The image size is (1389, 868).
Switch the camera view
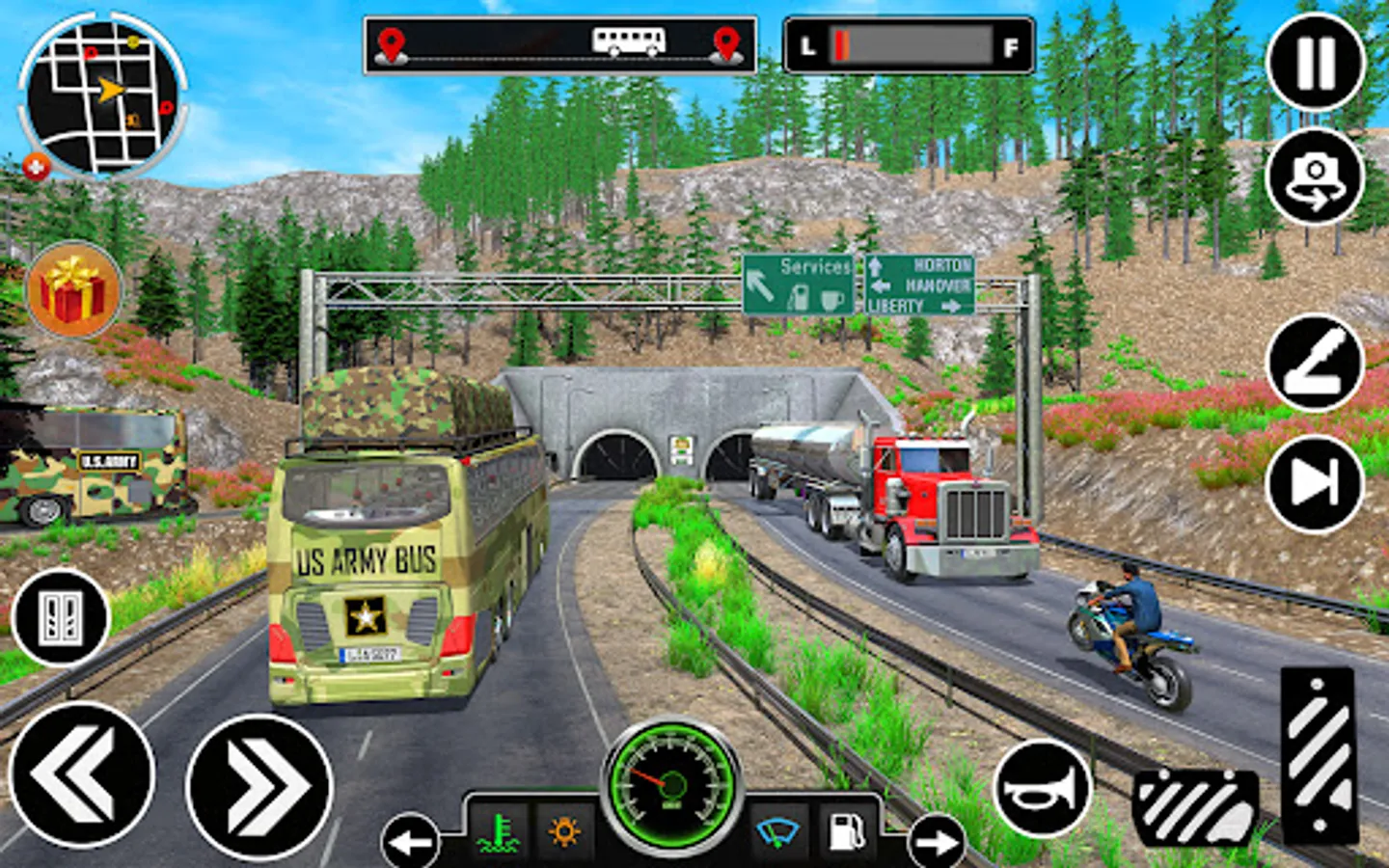(1315, 177)
